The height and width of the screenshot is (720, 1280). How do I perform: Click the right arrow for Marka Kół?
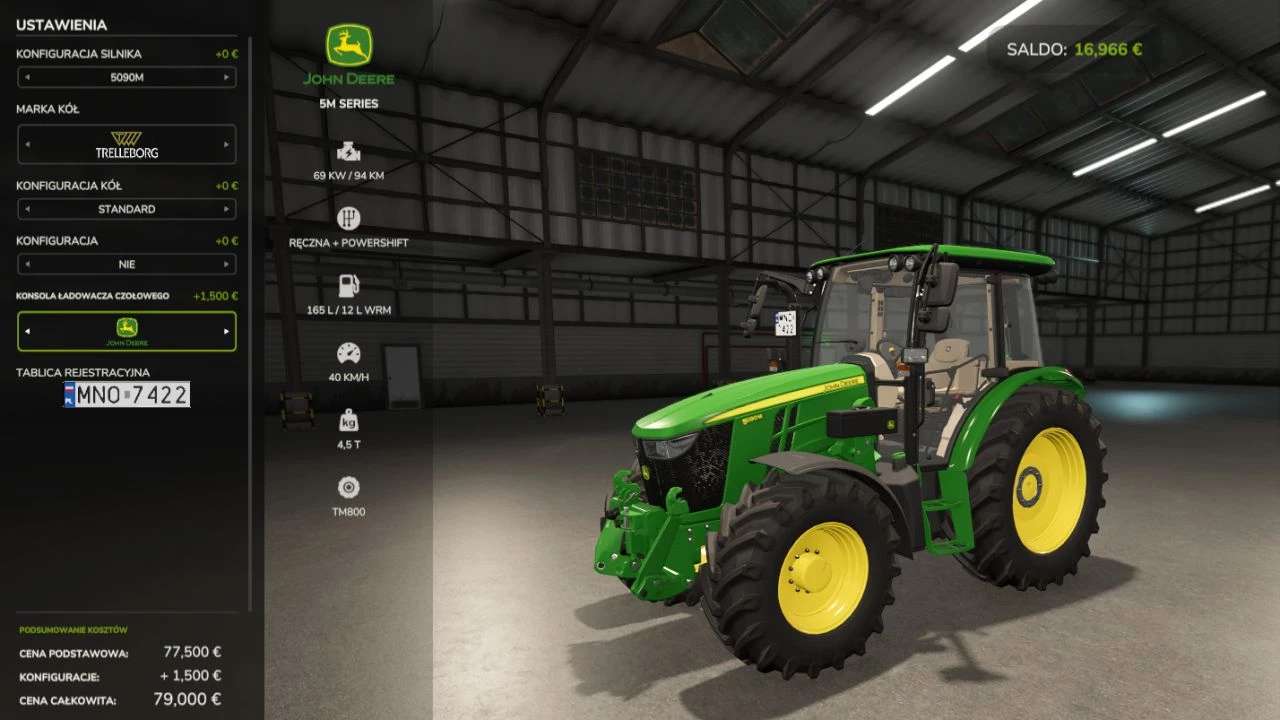pyautogui.click(x=228, y=144)
